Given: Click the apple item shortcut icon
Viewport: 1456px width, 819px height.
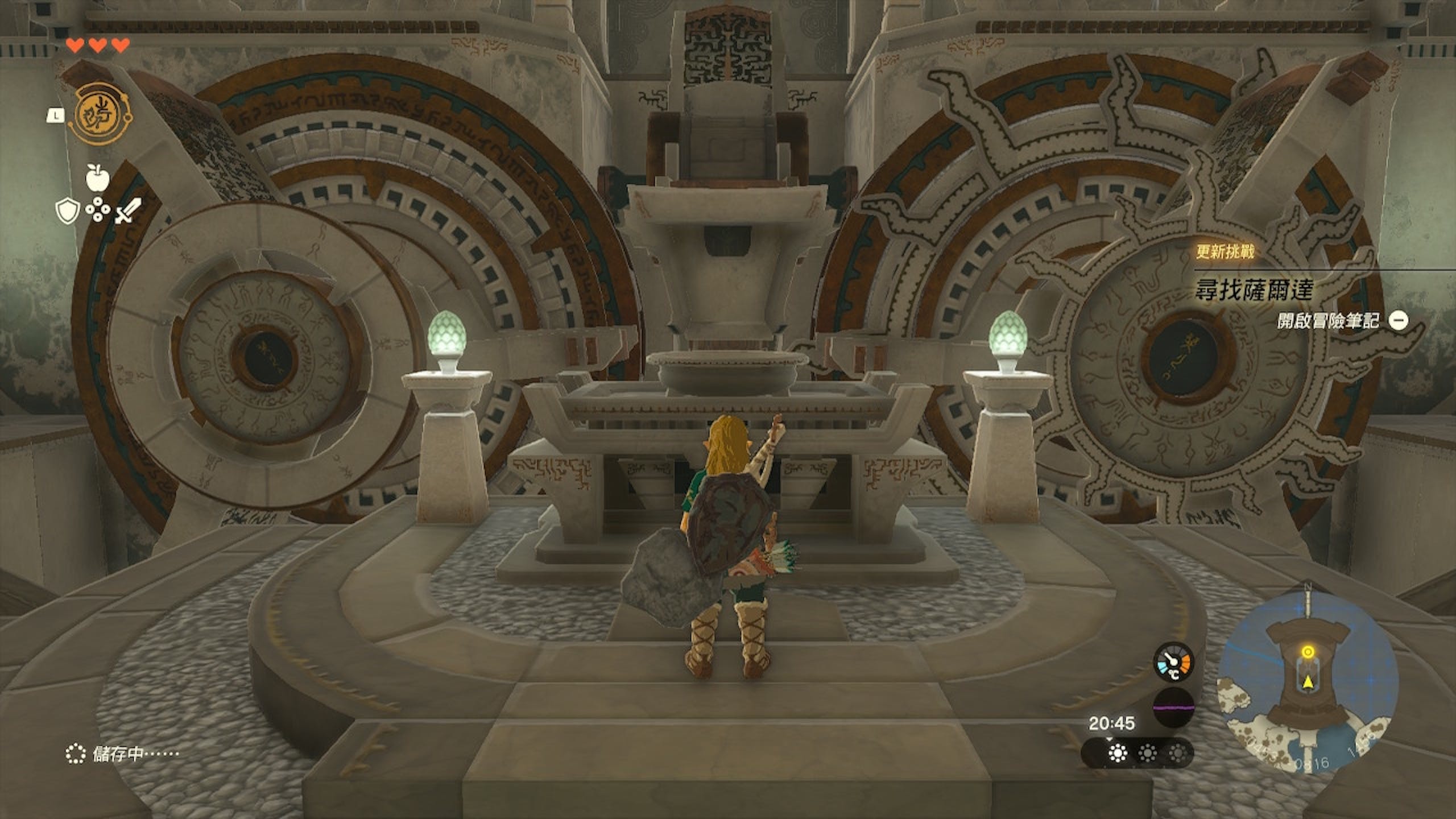Looking at the screenshot, I should click(96, 178).
